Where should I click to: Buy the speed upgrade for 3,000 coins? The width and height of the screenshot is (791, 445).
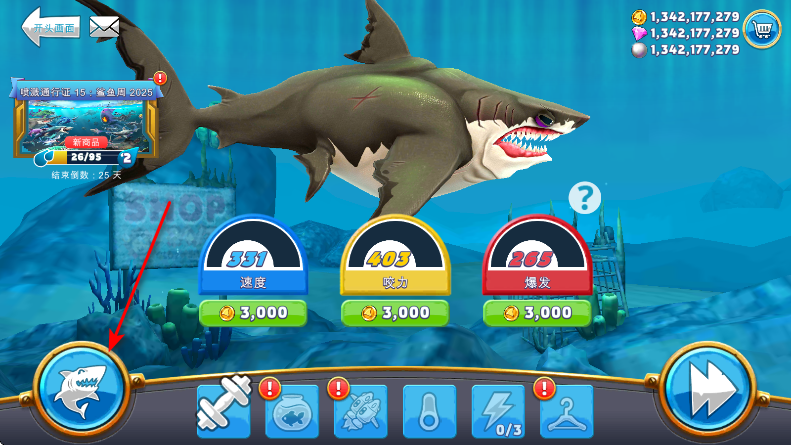click(x=252, y=313)
